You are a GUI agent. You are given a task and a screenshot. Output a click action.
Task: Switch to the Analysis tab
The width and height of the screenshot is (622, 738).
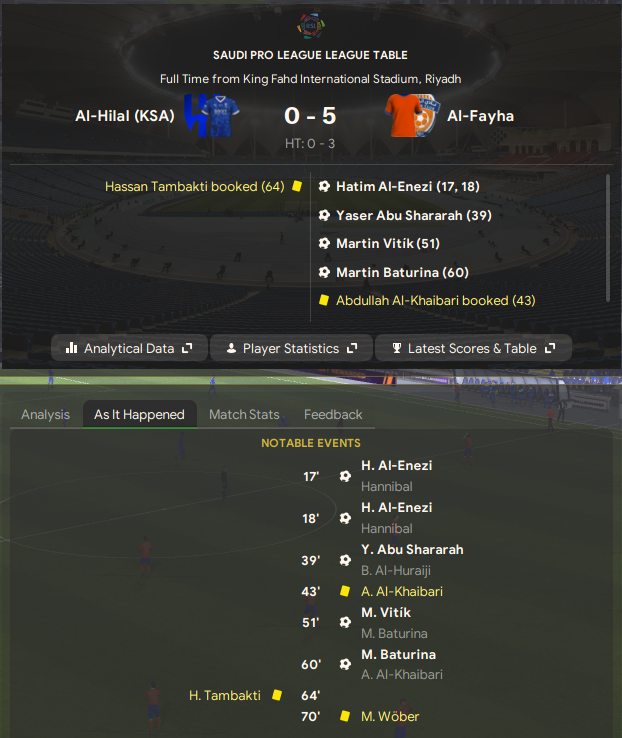pos(46,414)
